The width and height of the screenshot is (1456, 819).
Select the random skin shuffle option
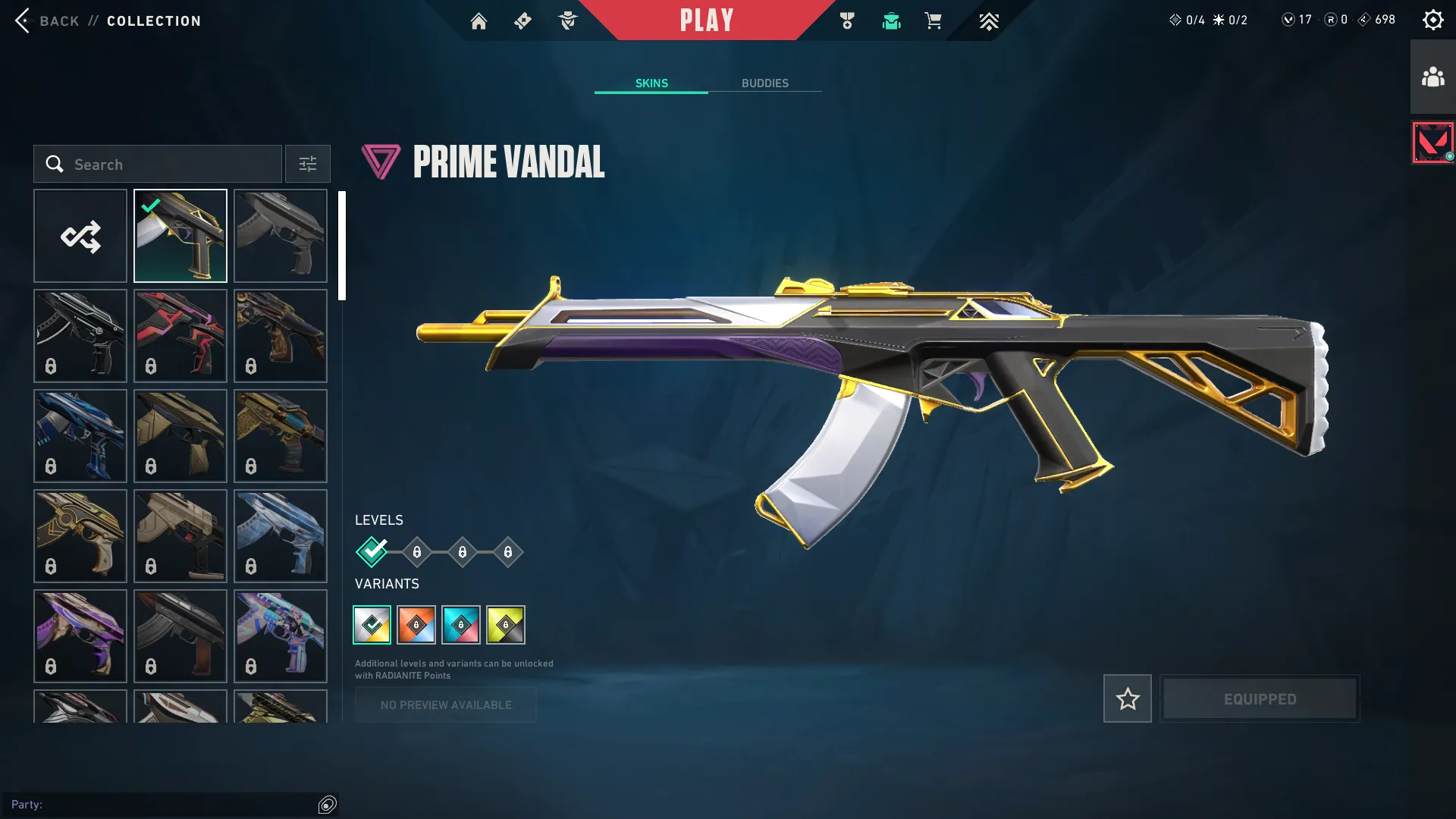[x=80, y=235]
